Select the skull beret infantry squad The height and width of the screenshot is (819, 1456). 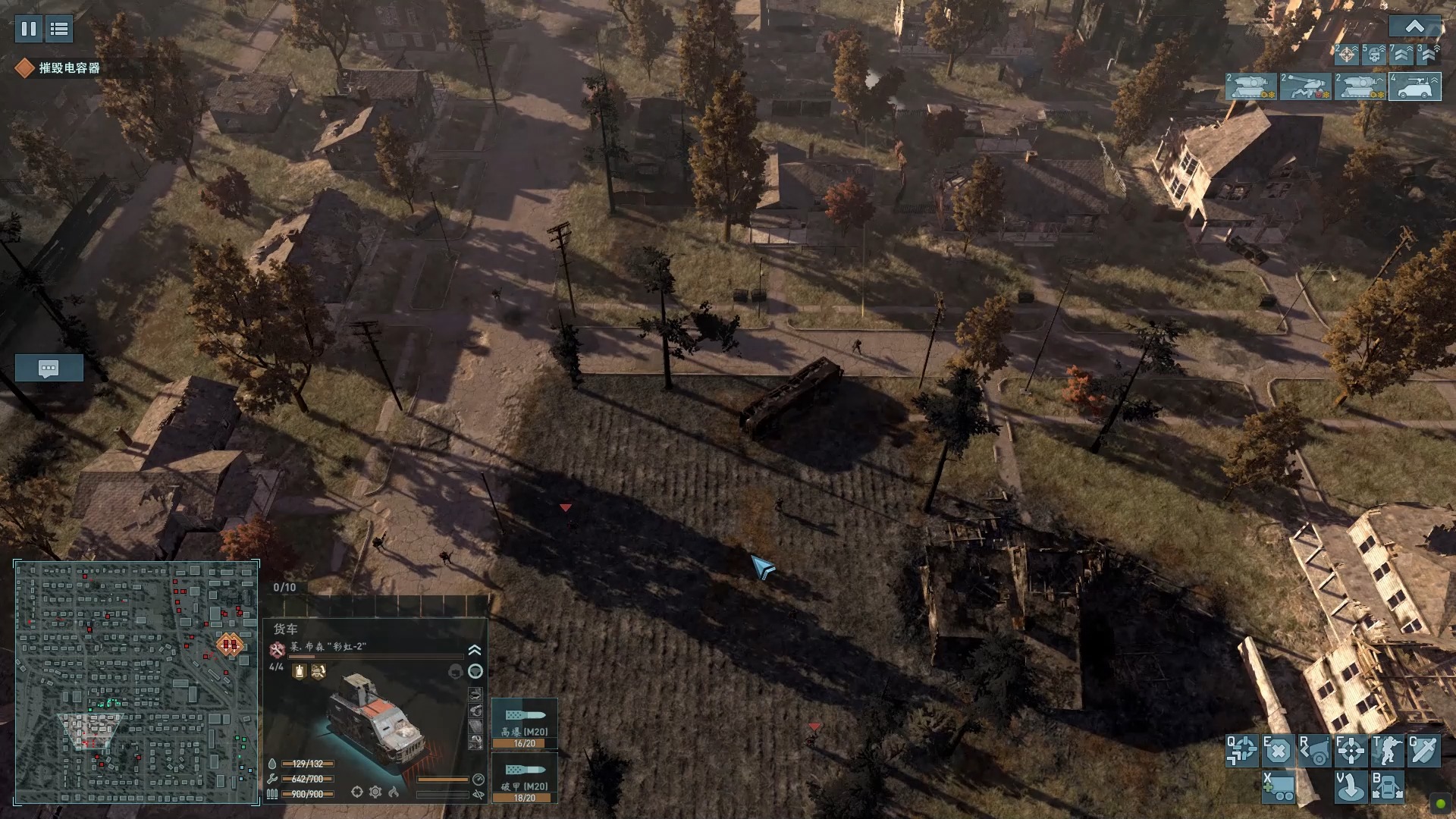coord(1374,55)
